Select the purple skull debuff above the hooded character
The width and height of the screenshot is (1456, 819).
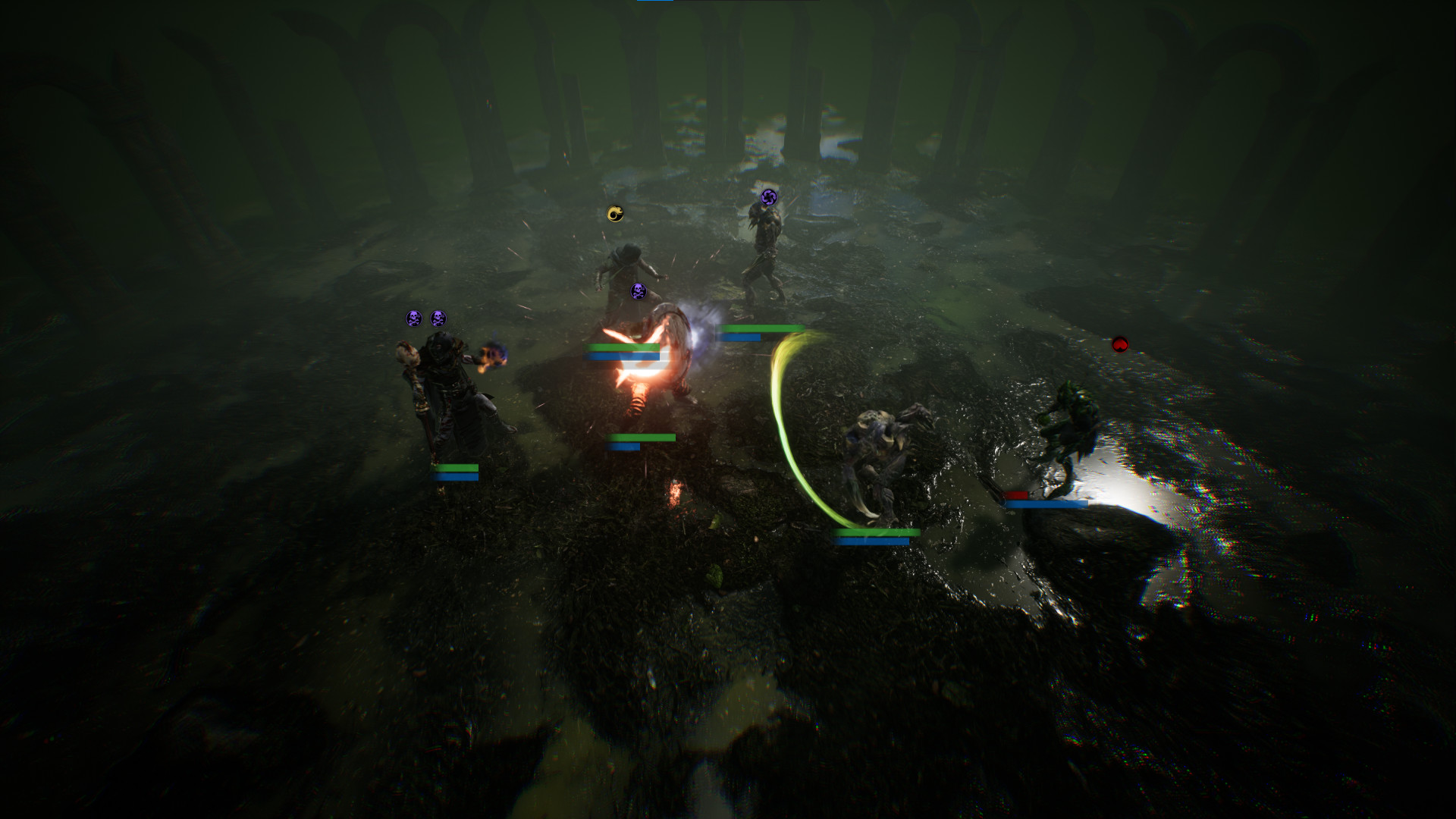tap(637, 290)
